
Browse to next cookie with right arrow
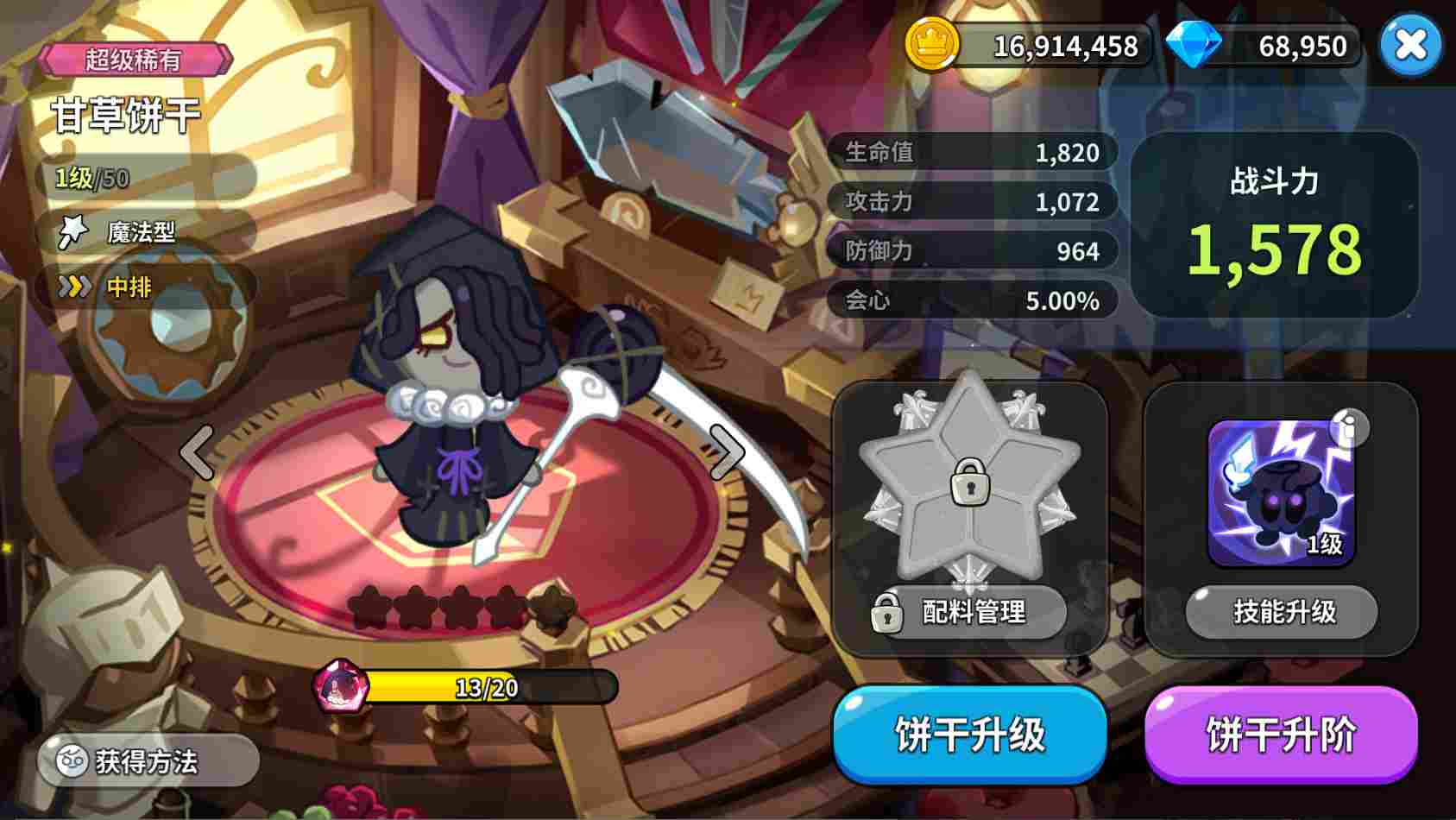point(728,451)
